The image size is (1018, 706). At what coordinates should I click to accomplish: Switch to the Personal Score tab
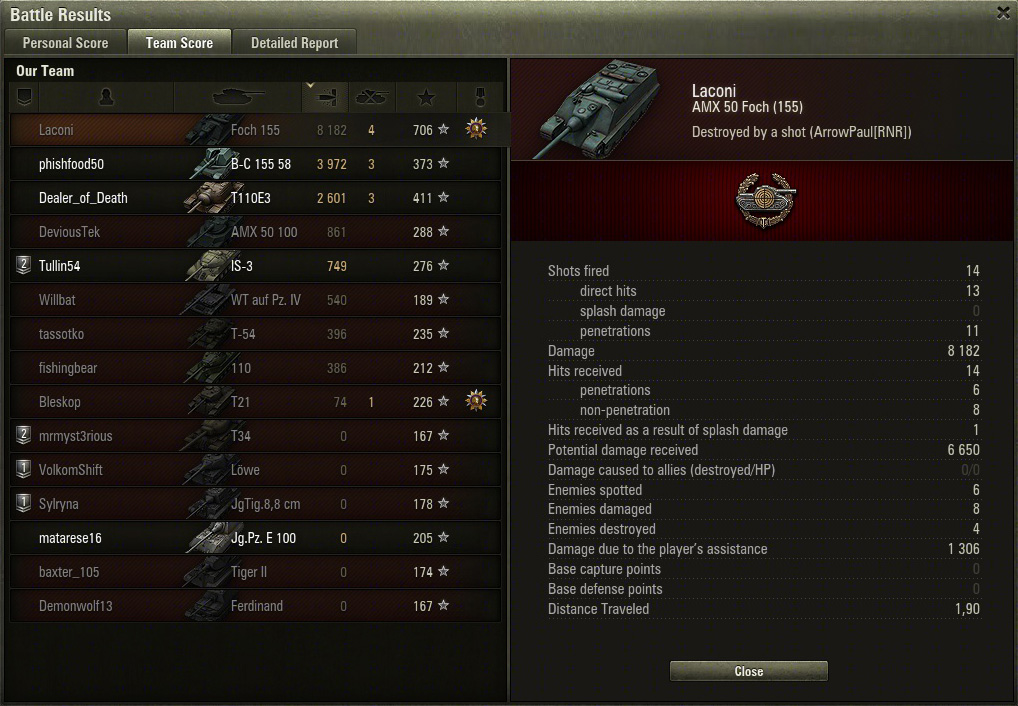(x=66, y=43)
